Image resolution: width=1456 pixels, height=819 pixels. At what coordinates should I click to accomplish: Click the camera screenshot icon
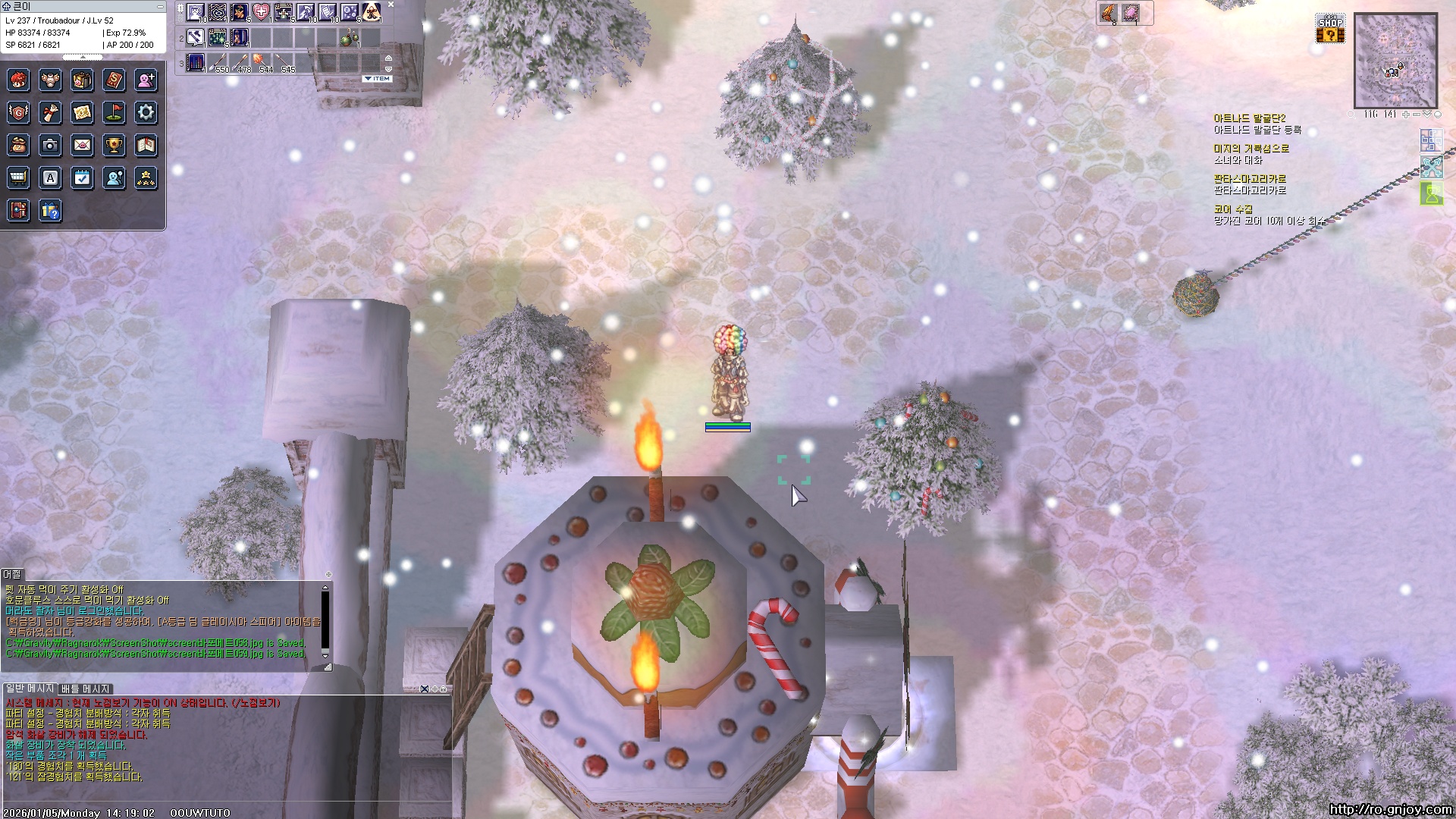tap(50, 145)
